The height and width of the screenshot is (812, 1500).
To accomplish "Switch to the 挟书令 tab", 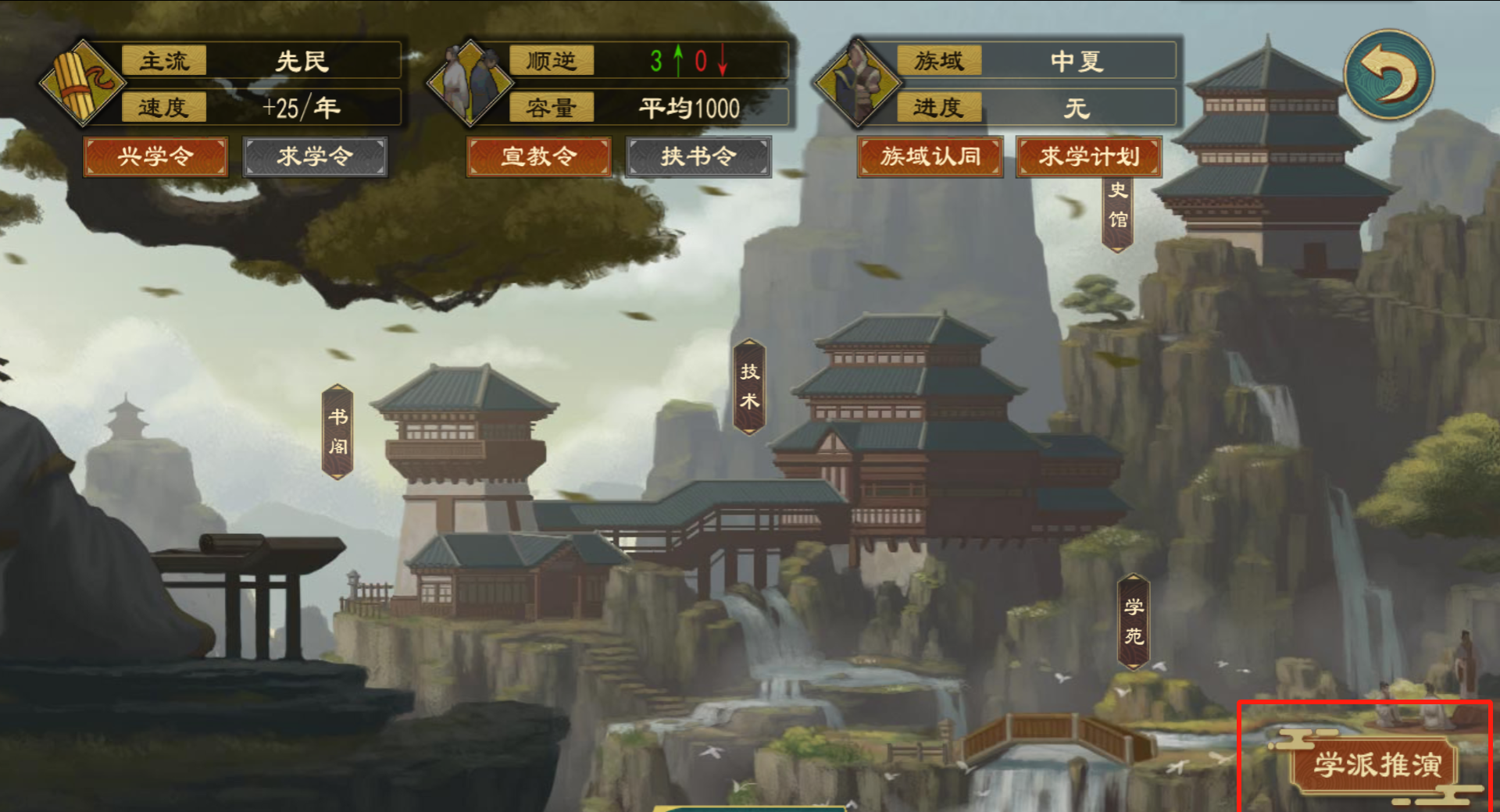I will tap(698, 156).
